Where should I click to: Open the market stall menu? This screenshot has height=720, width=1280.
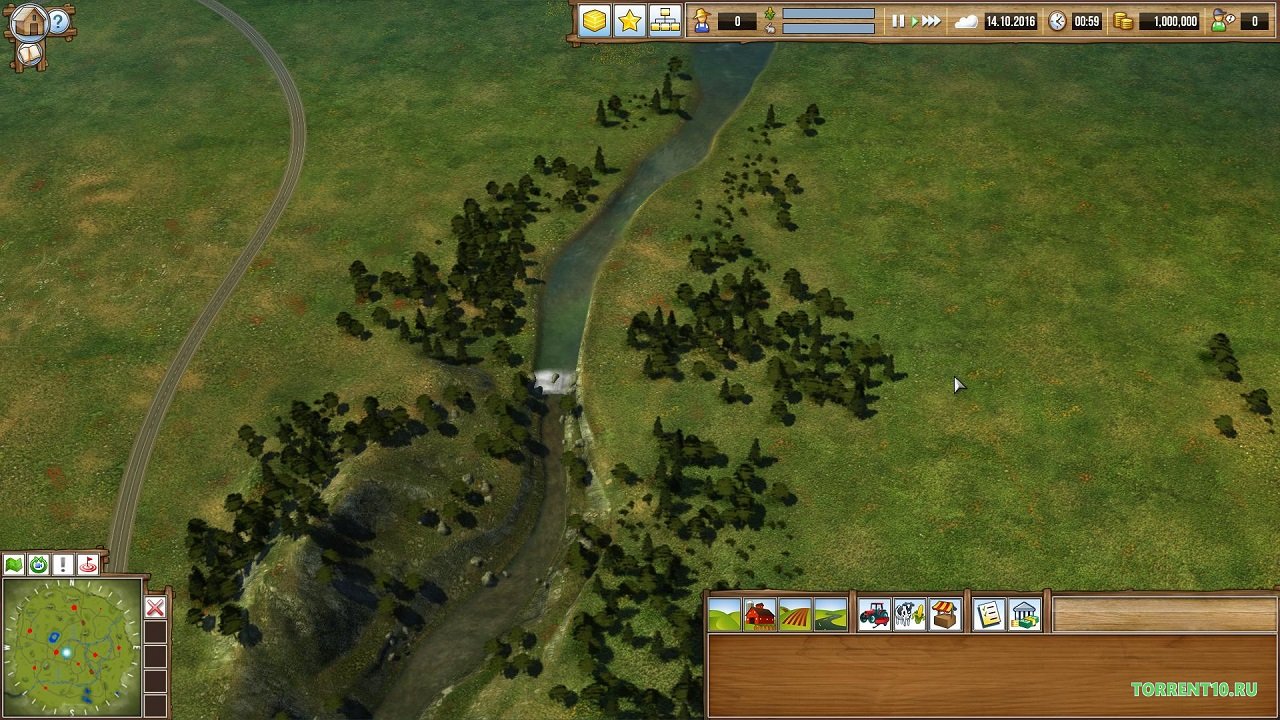click(x=944, y=615)
